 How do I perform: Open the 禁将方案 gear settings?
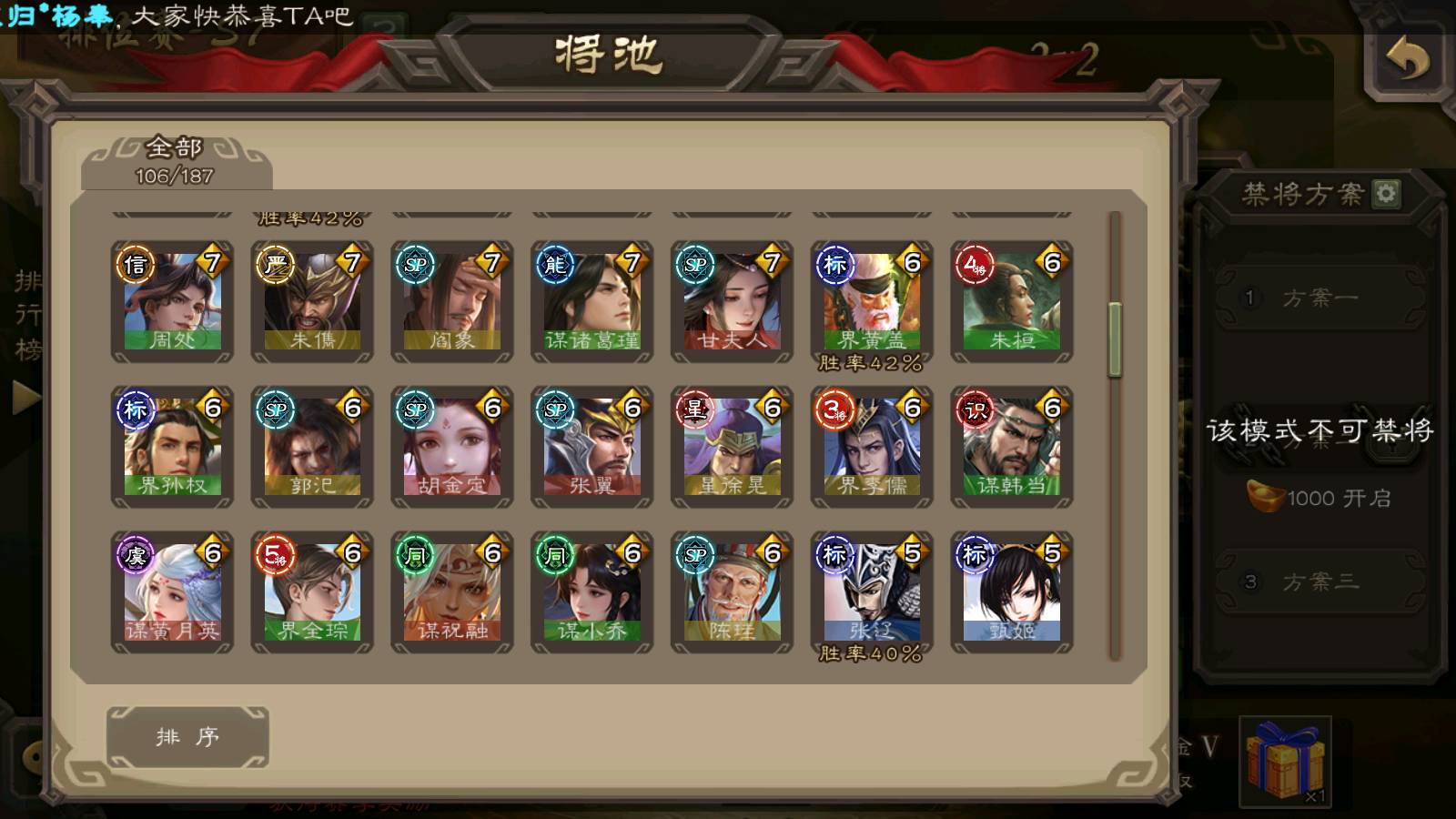pos(1386,194)
